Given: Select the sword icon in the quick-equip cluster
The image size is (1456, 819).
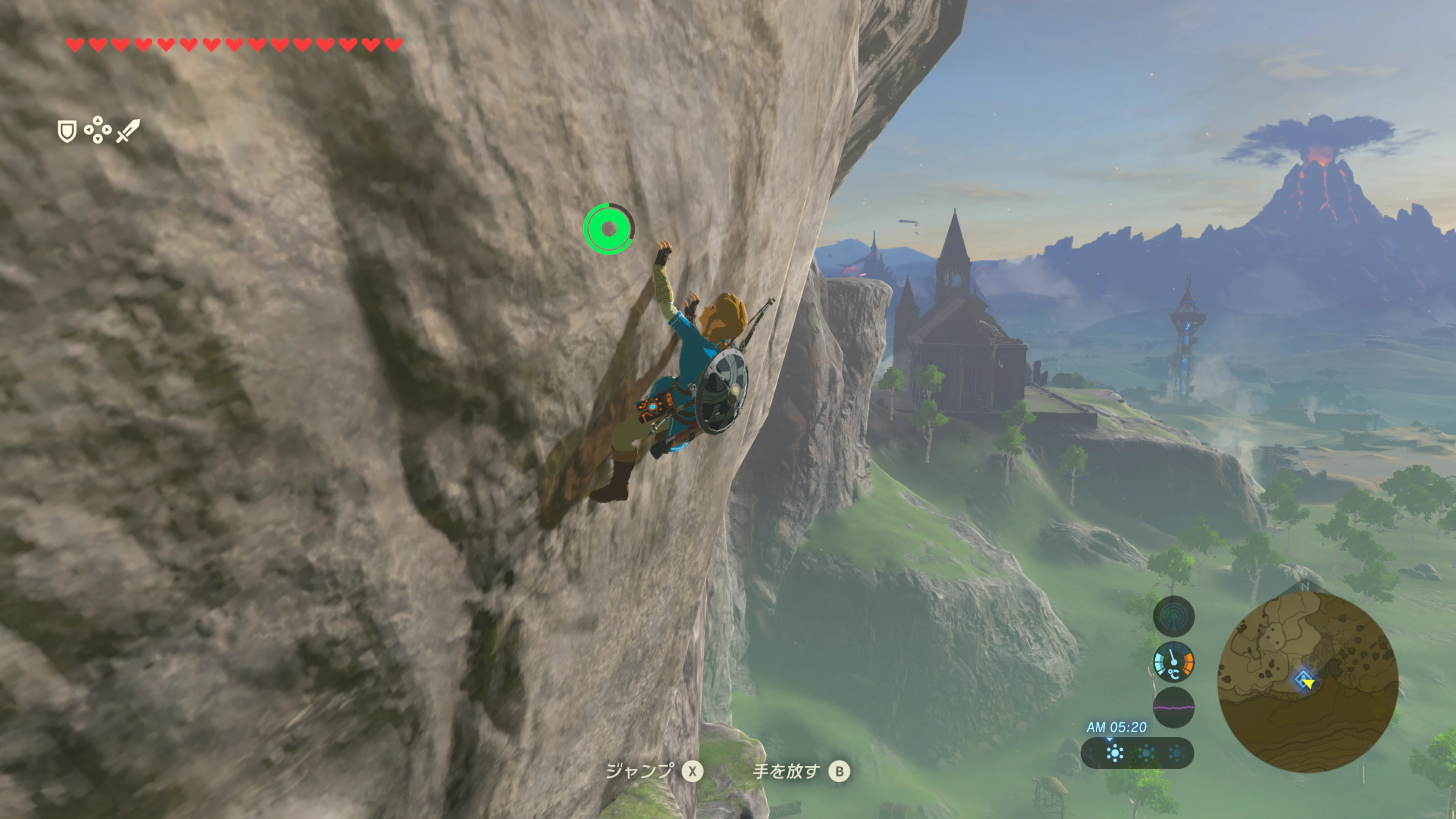Looking at the screenshot, I should [128, 130].
